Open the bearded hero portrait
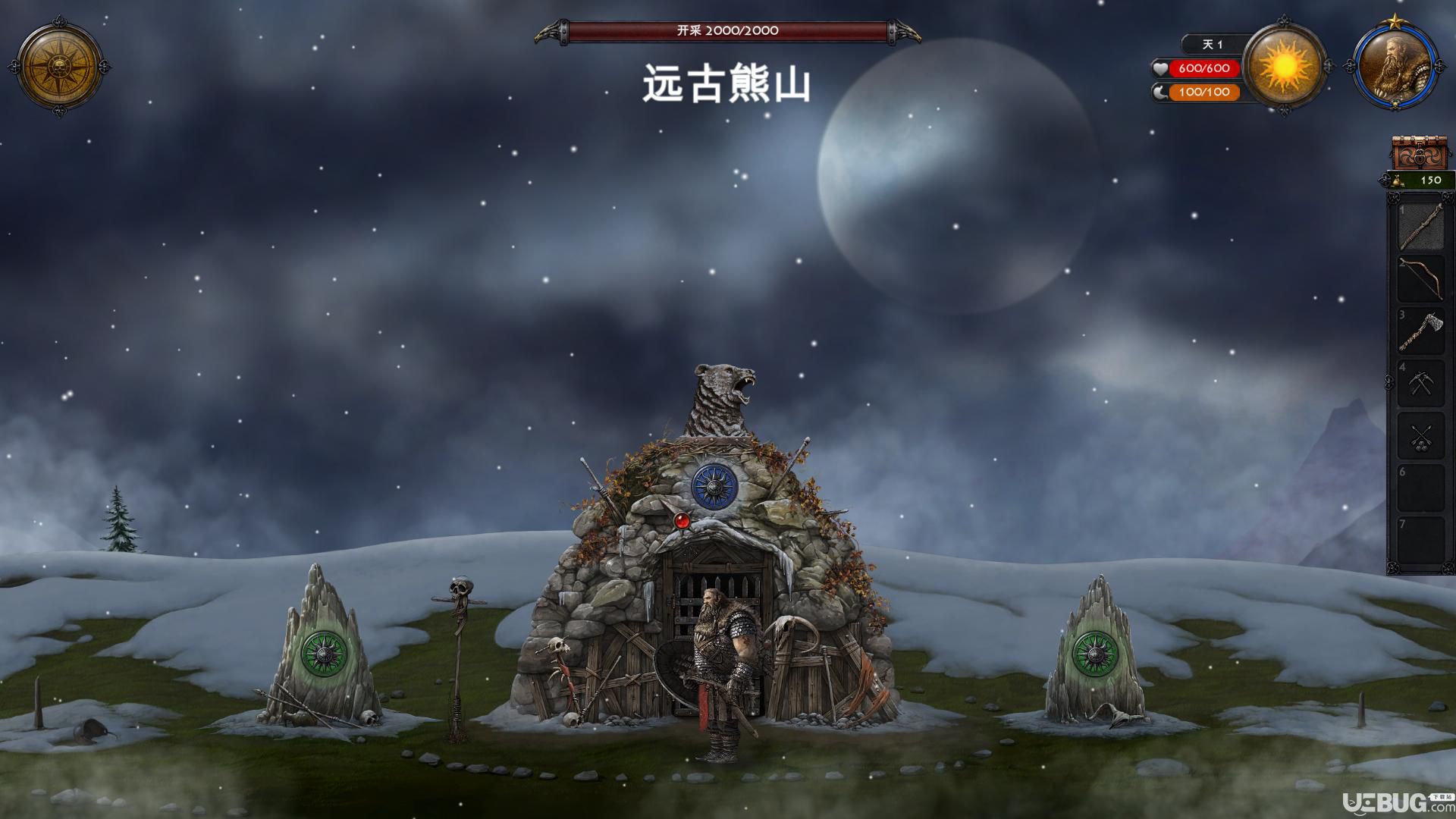Image resolution: width=1456 pixels, height=819 pixels. [x=1395, y=67]
